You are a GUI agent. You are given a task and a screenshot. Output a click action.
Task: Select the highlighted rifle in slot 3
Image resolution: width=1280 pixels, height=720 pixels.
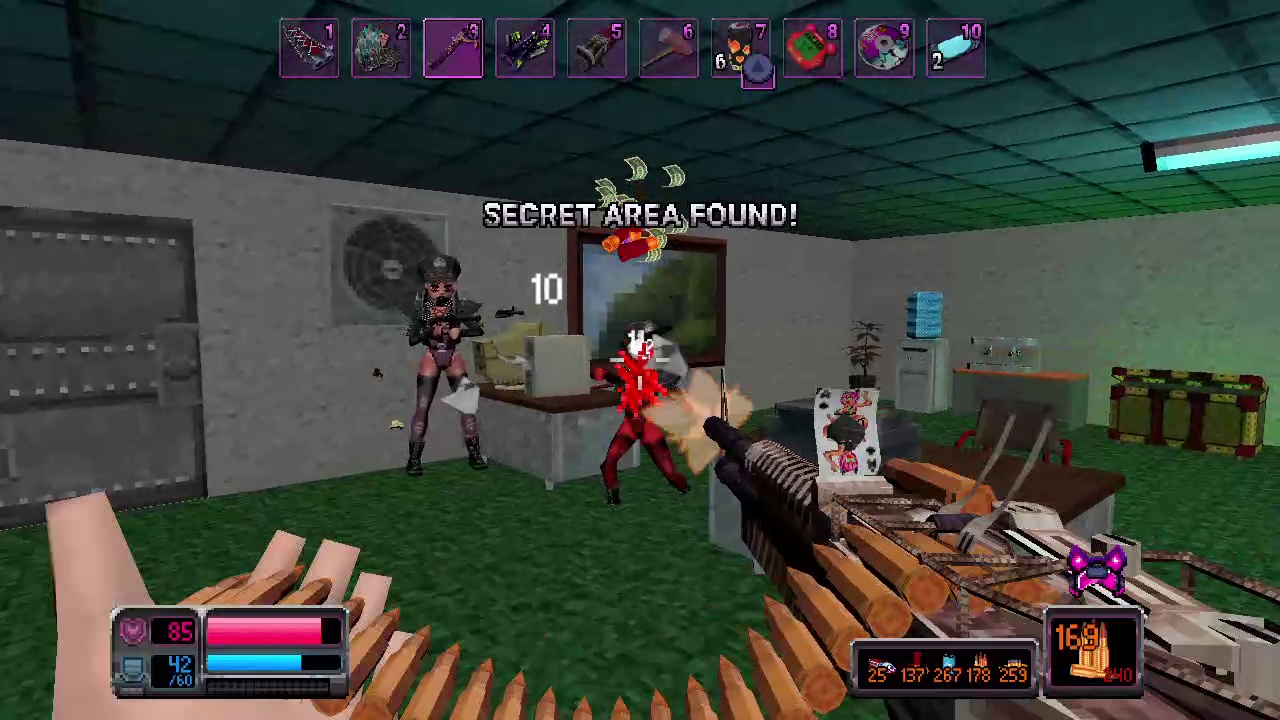[x=453, y=47]
